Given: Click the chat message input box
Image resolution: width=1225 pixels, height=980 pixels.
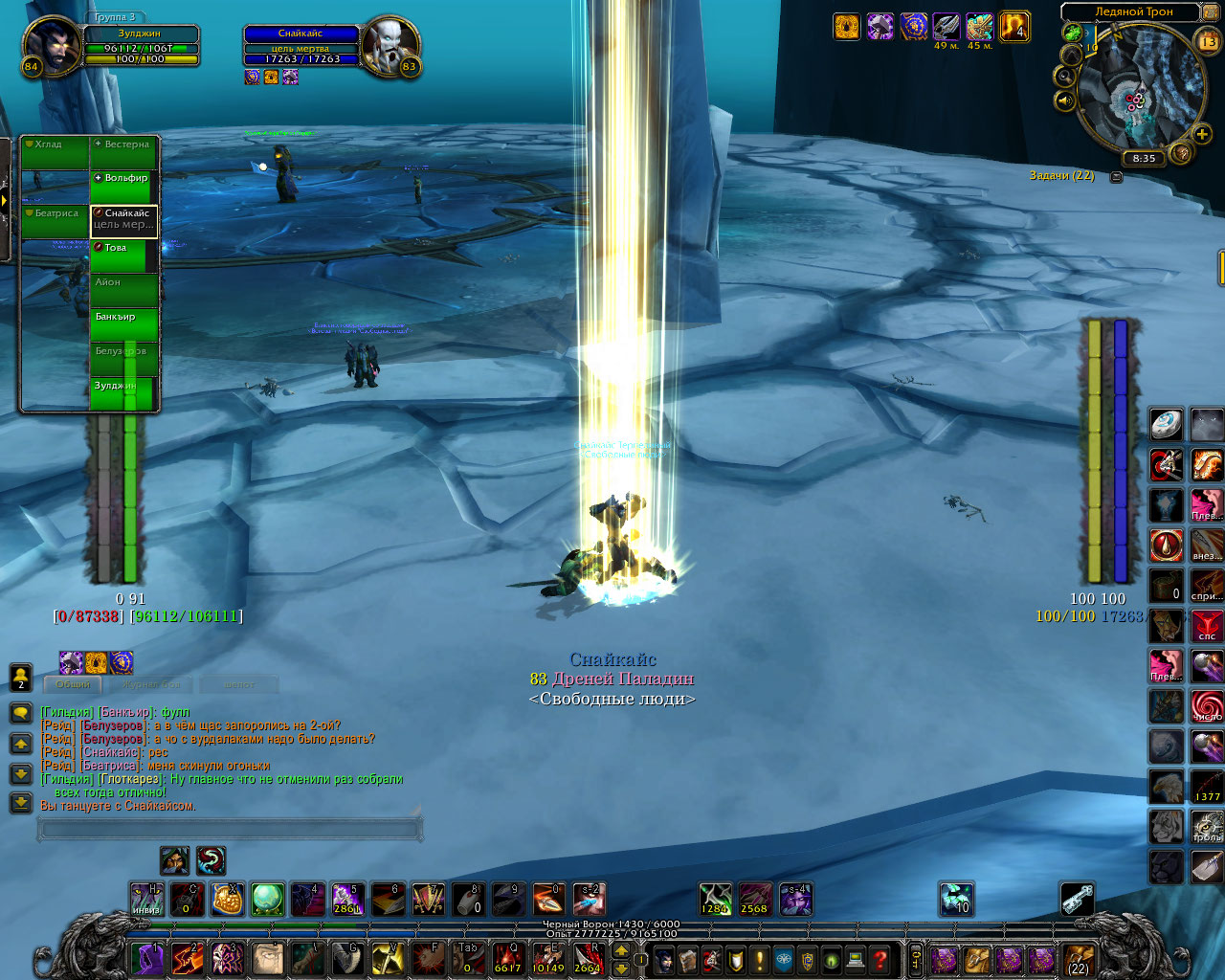Looking at the screenshot, I should [230, 829].
